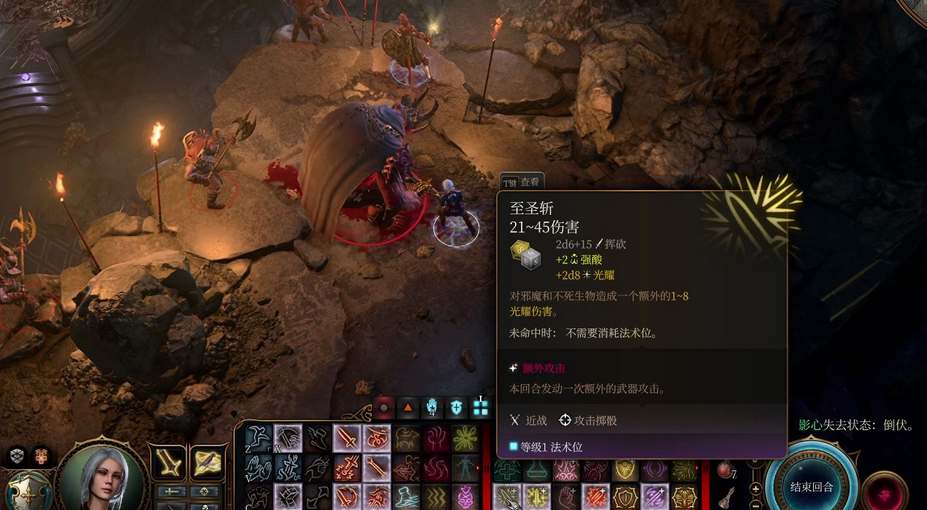Select the orange triangle hotbar filter

[408, 408]
